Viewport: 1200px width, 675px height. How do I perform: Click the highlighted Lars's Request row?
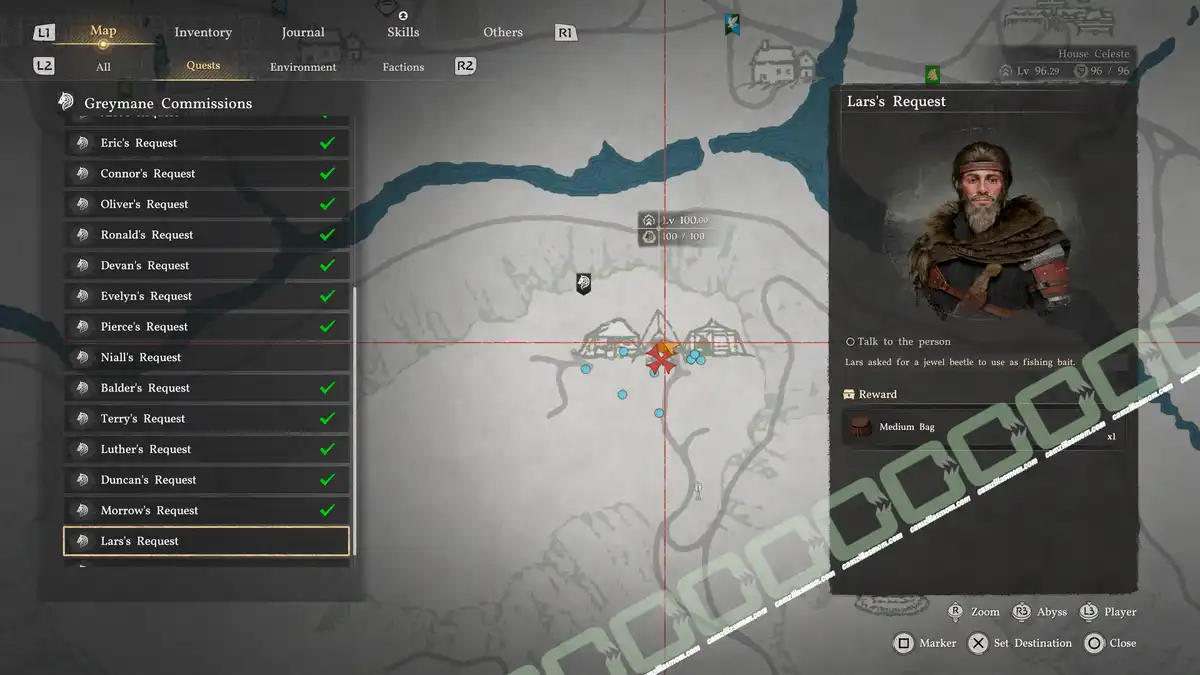(x=207, y=541)
